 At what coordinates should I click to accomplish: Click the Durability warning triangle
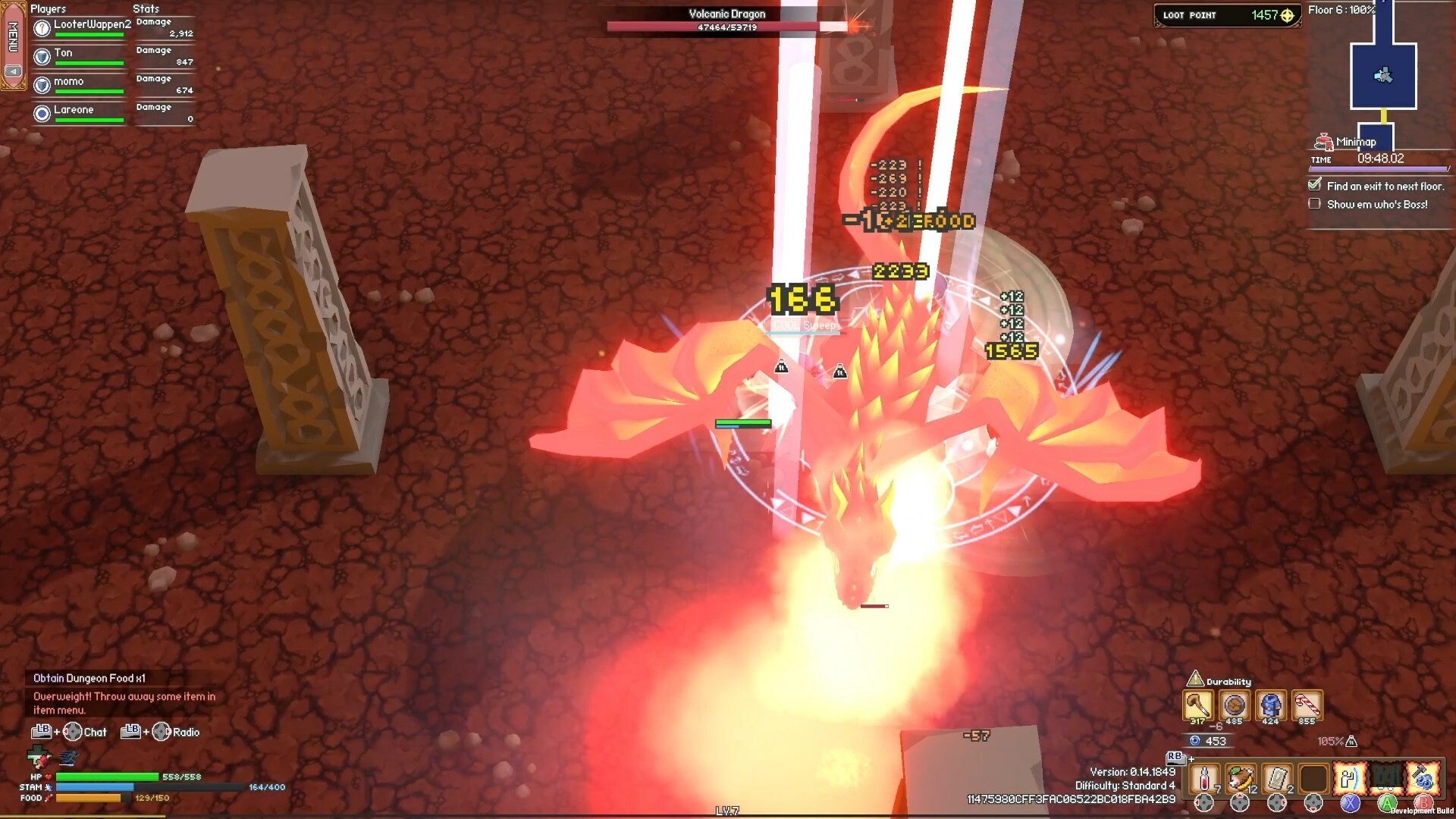point(1195,679)
